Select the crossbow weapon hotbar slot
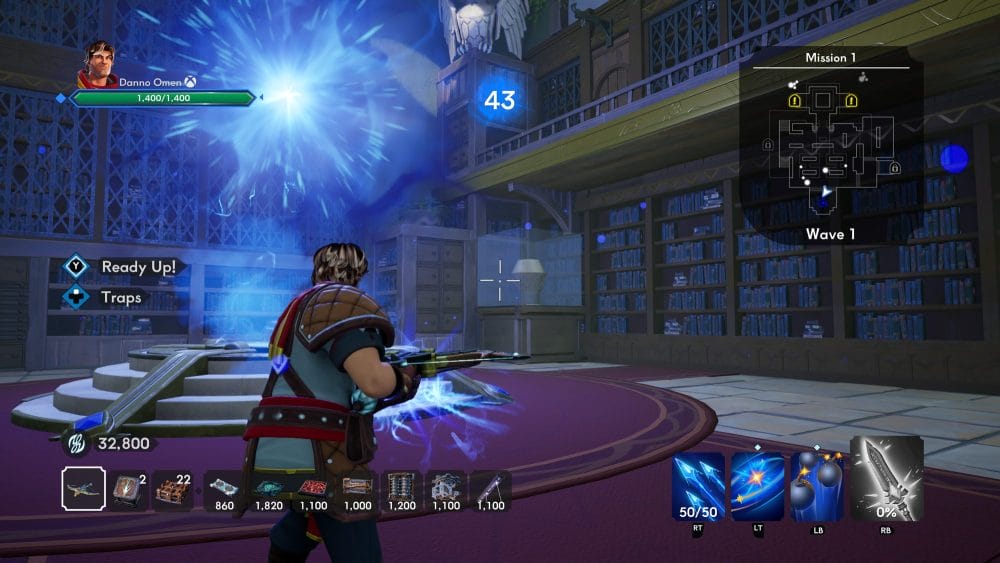The width and height of the screenshot is (1000, 563). coord(83,490)
